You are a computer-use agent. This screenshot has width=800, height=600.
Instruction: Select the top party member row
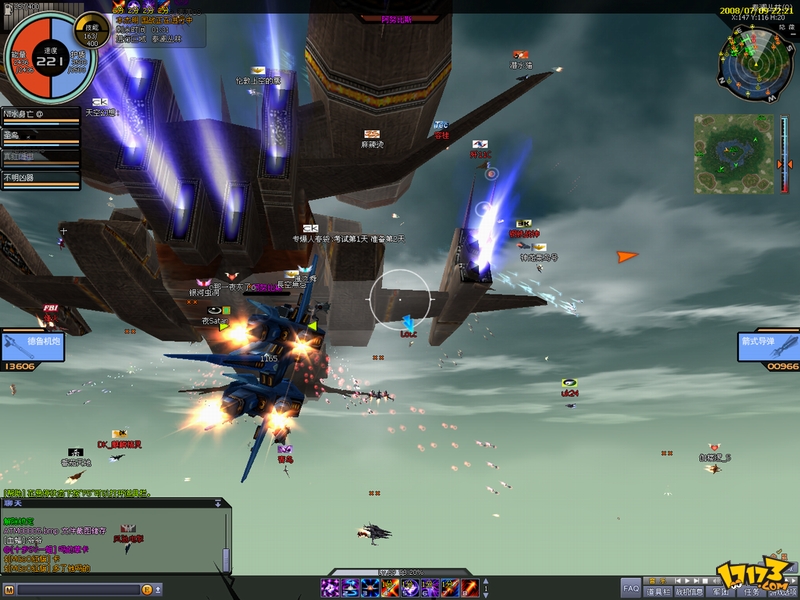[x=40, y=114]
